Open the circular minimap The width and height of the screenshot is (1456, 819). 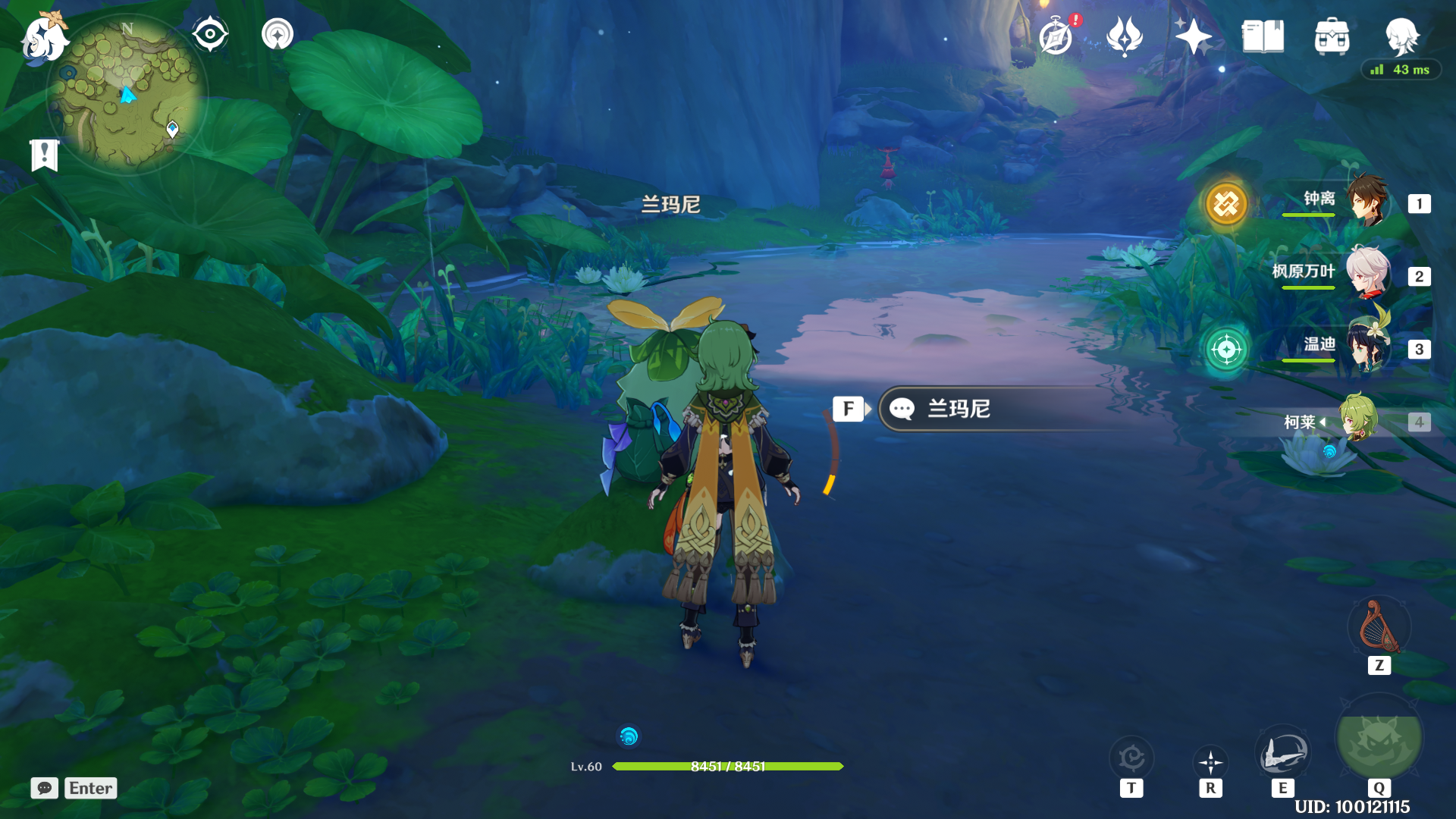127,94
